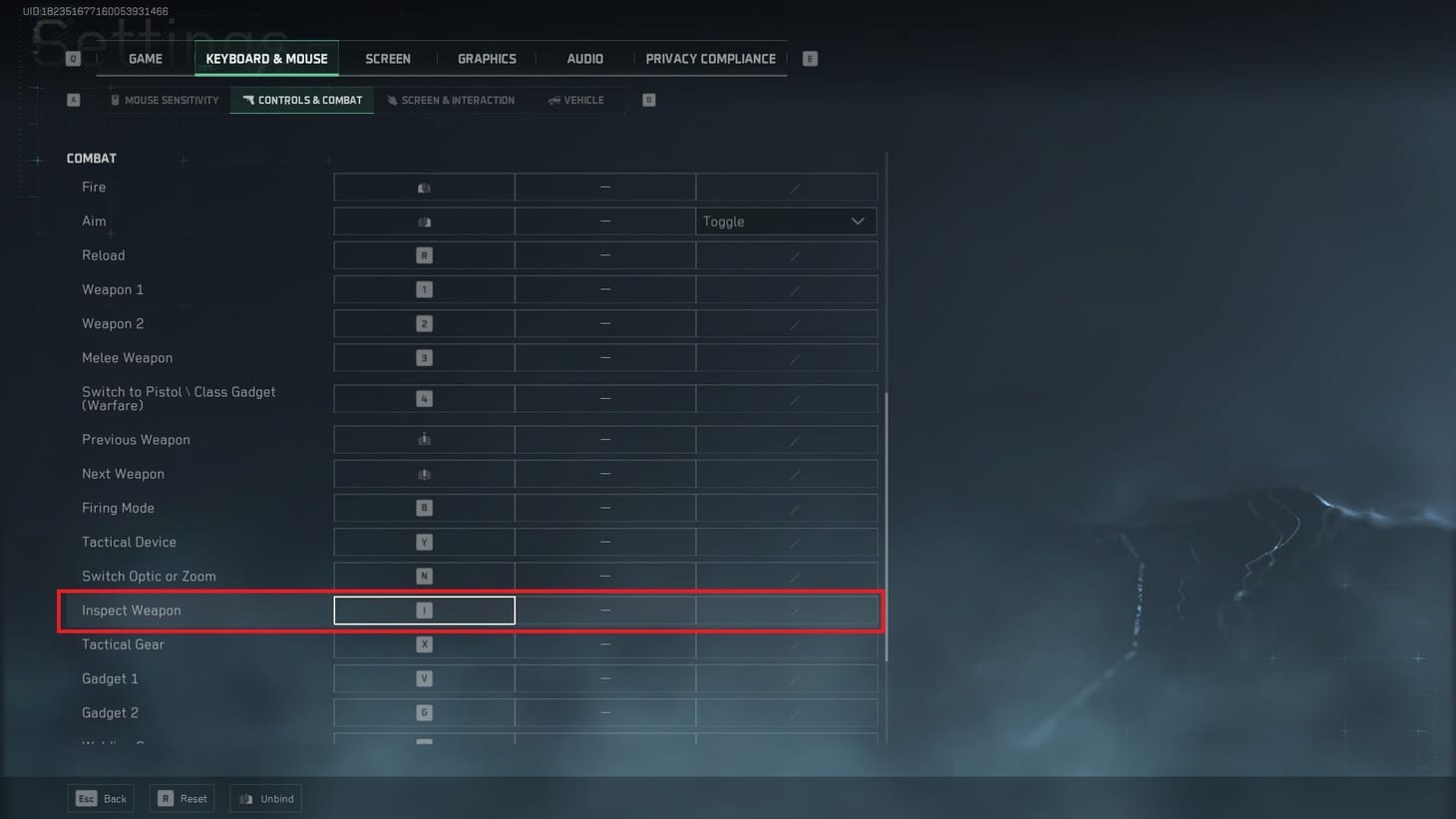Click the Back button

point(101,798)
